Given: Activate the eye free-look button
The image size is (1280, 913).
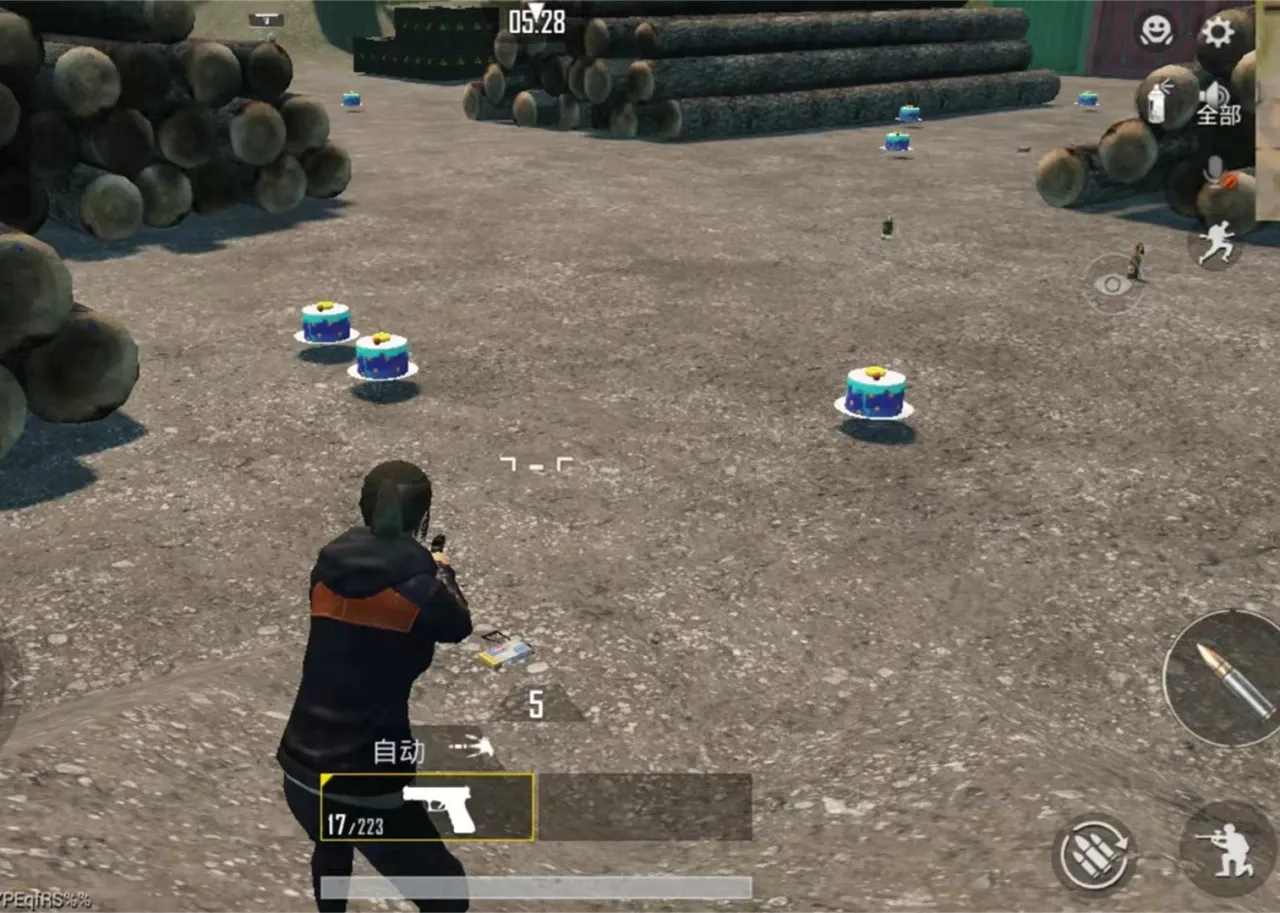Looking at the screenshot, I should 1112,285.
